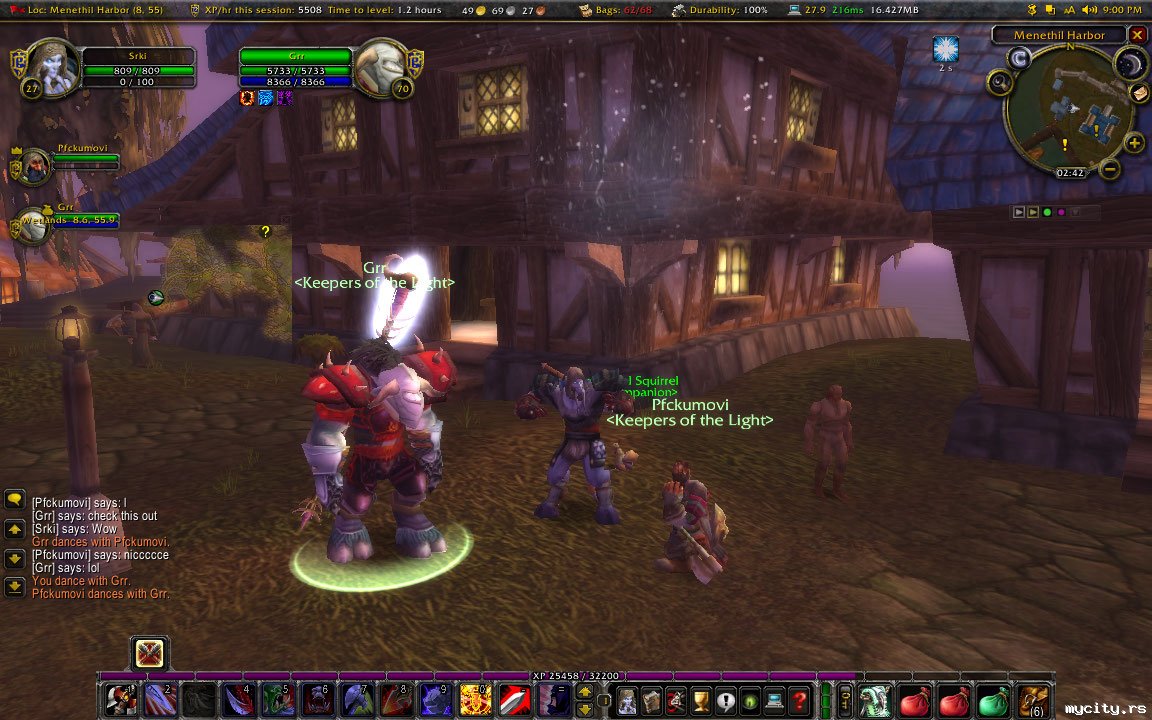
Task: Click the snowflake buff icon
Action: pyautogui.click(x=945, y=48)
